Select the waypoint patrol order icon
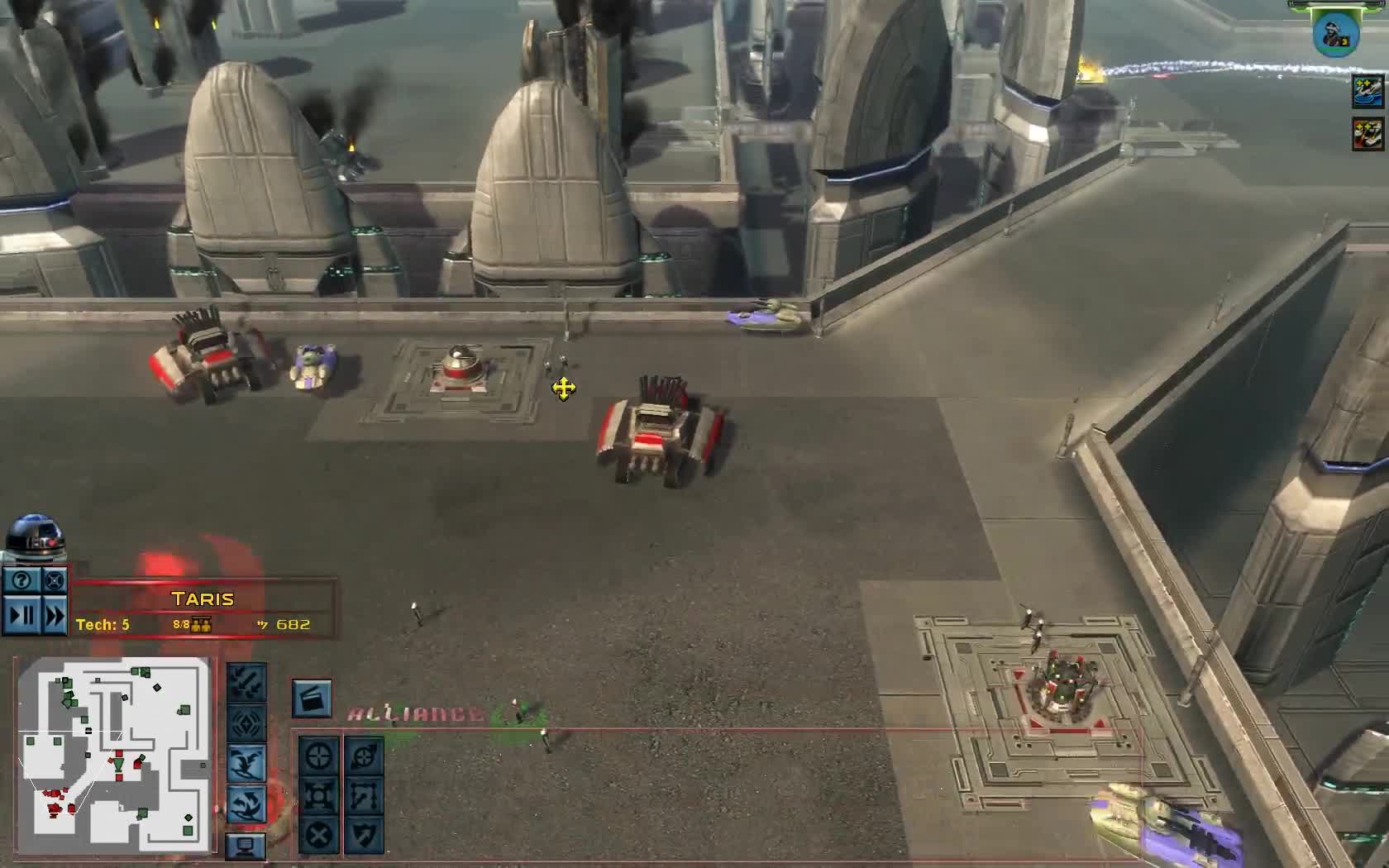1389x868 pixels. 363,795
